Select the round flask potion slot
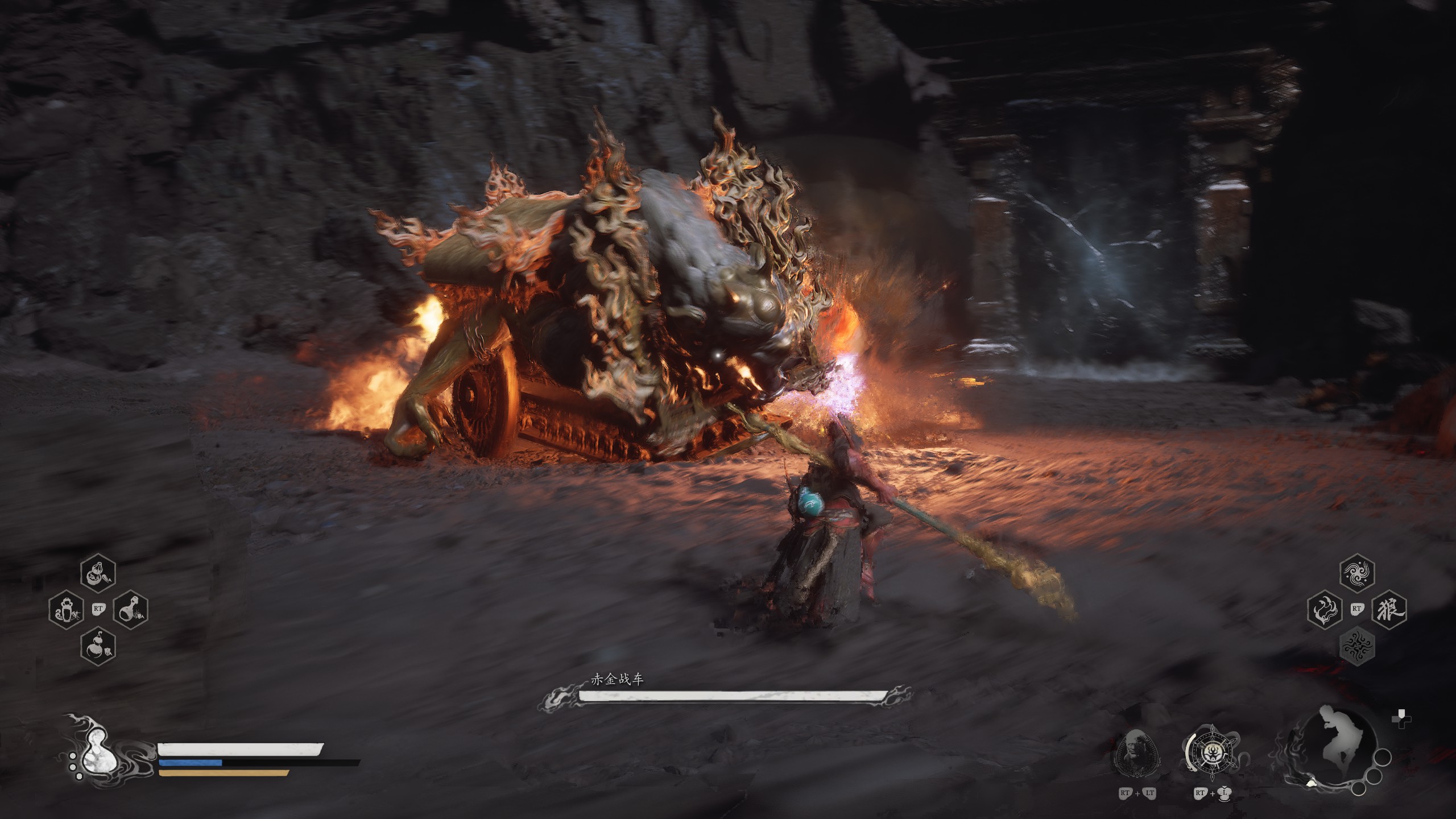1456x819 pixels. [131, 610]
